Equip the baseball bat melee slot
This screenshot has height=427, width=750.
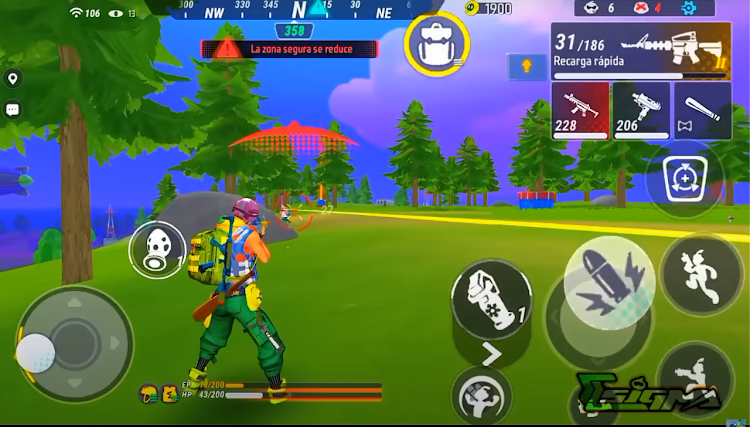coord(702,110)
